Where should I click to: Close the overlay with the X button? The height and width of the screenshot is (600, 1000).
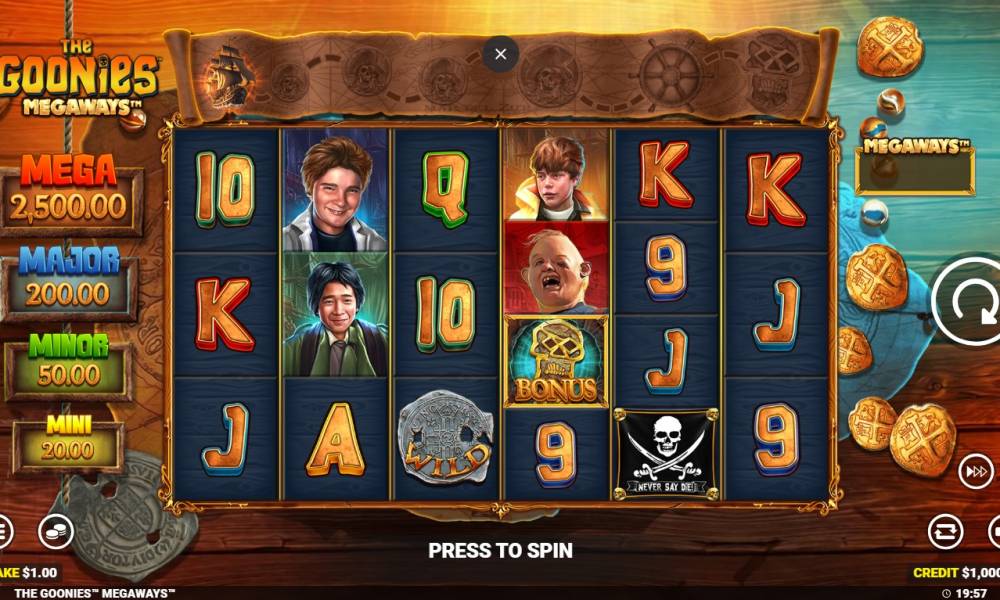(501, 53)
